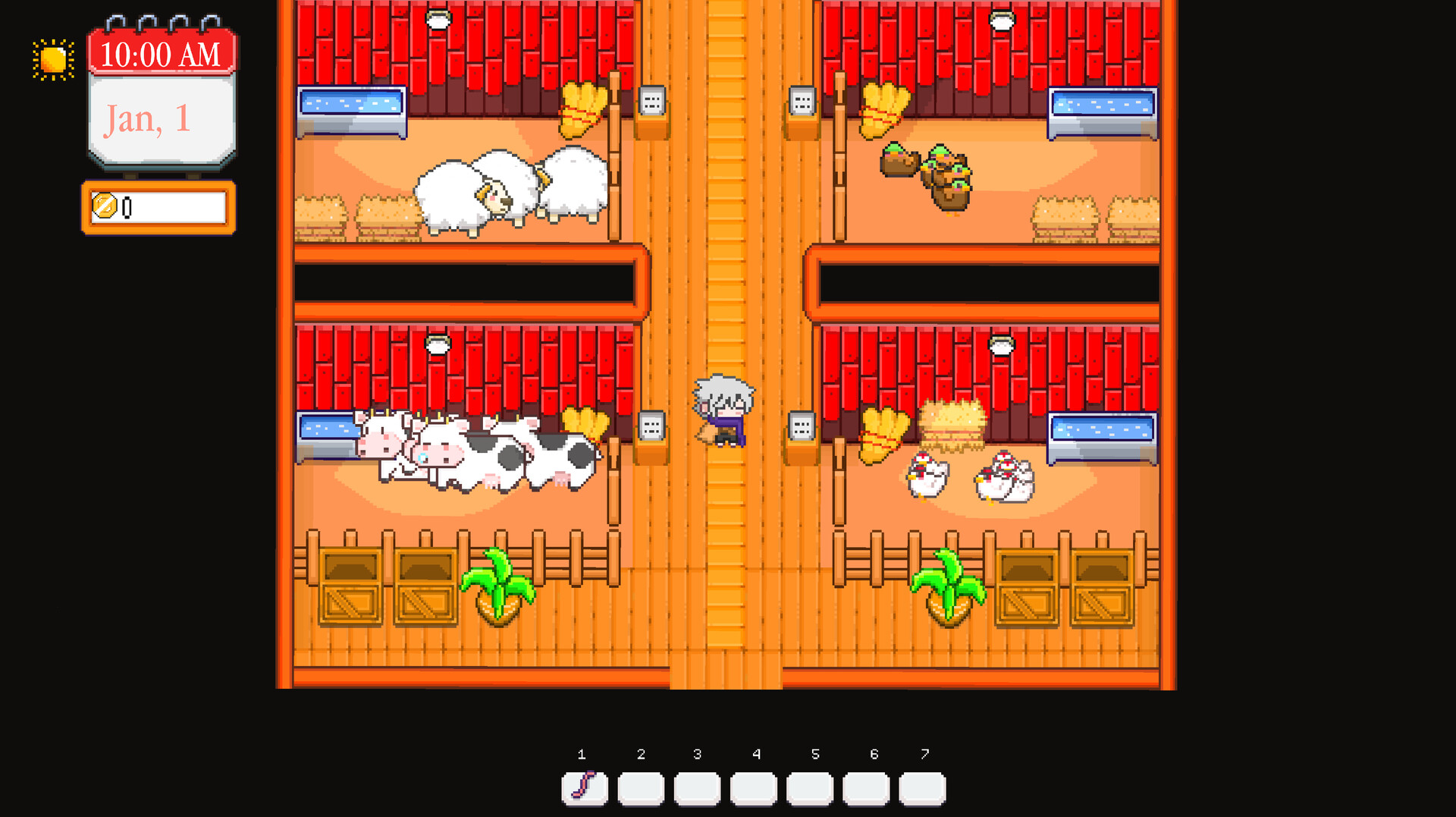Toggle the ceiling lamp above the sheep pen
The image size is (1456, 817).
pos(438,21)
